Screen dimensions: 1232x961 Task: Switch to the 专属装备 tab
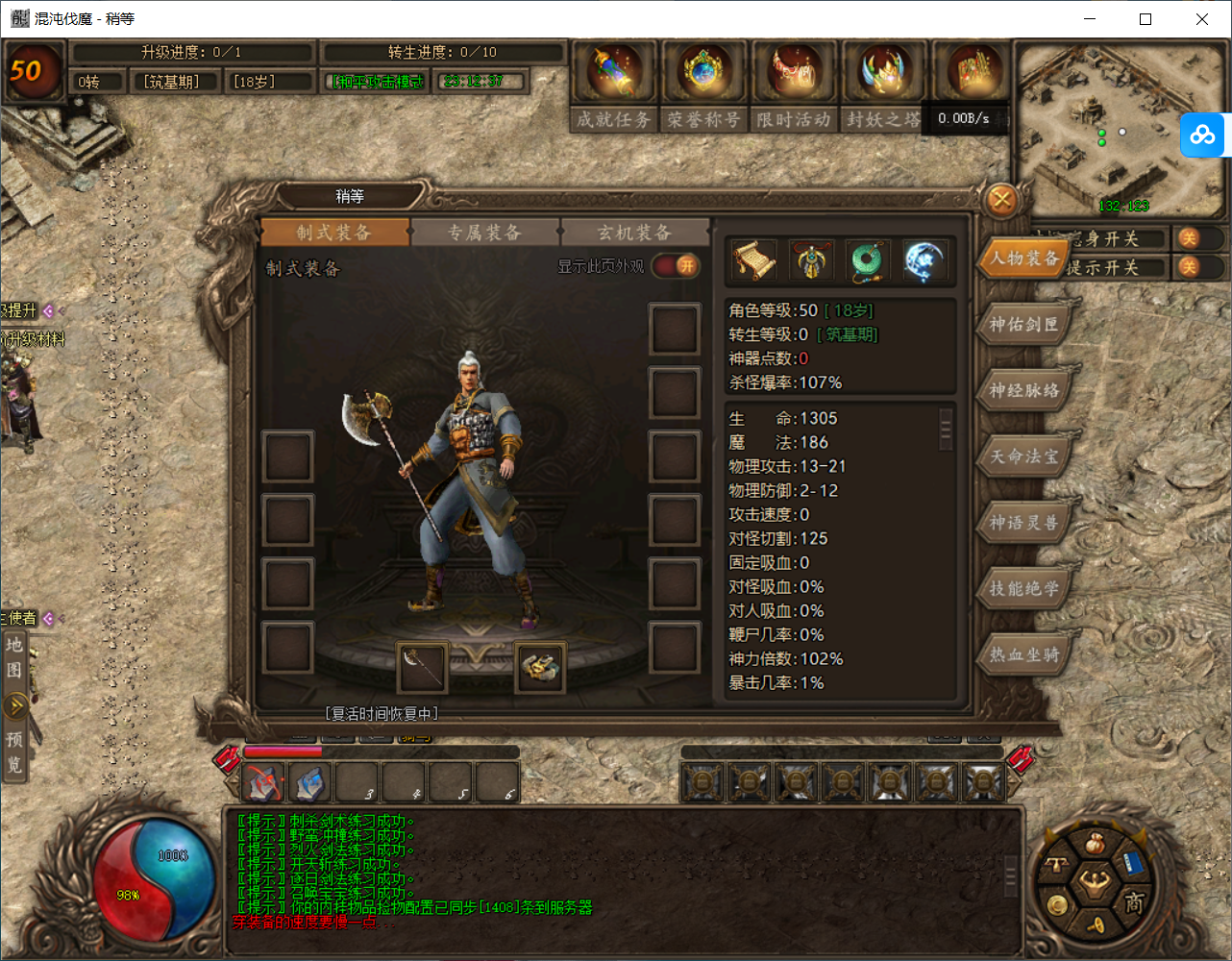tap(485, 232)
